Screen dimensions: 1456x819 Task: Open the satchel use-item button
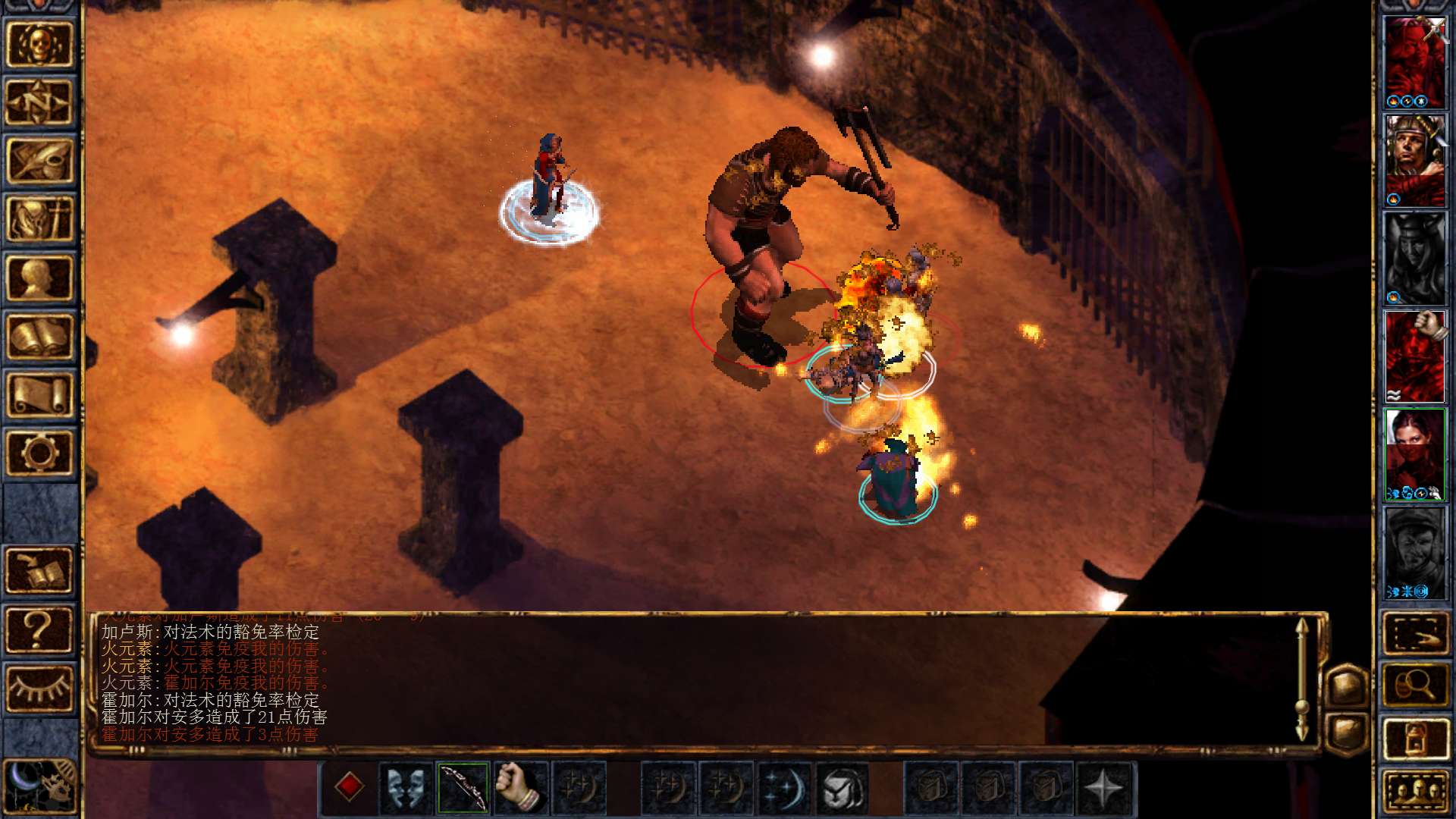click(x=842, y=788)
